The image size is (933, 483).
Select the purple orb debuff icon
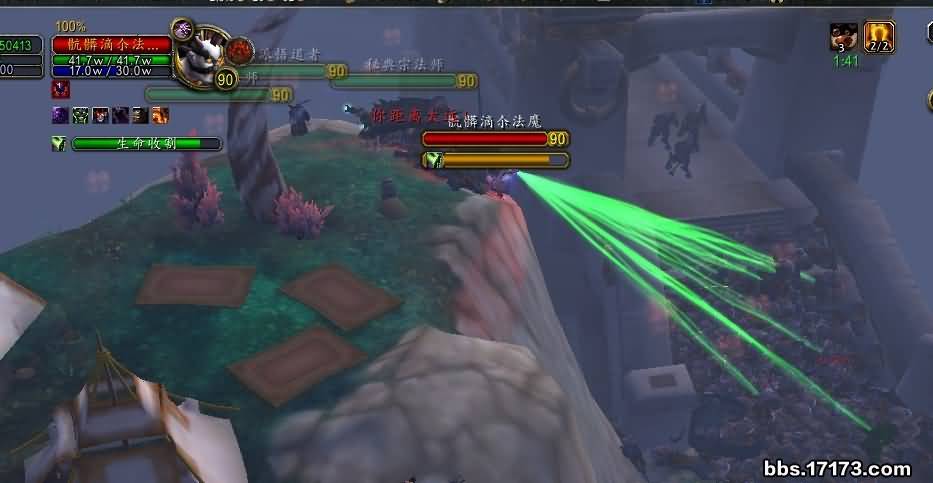(60, 115)
